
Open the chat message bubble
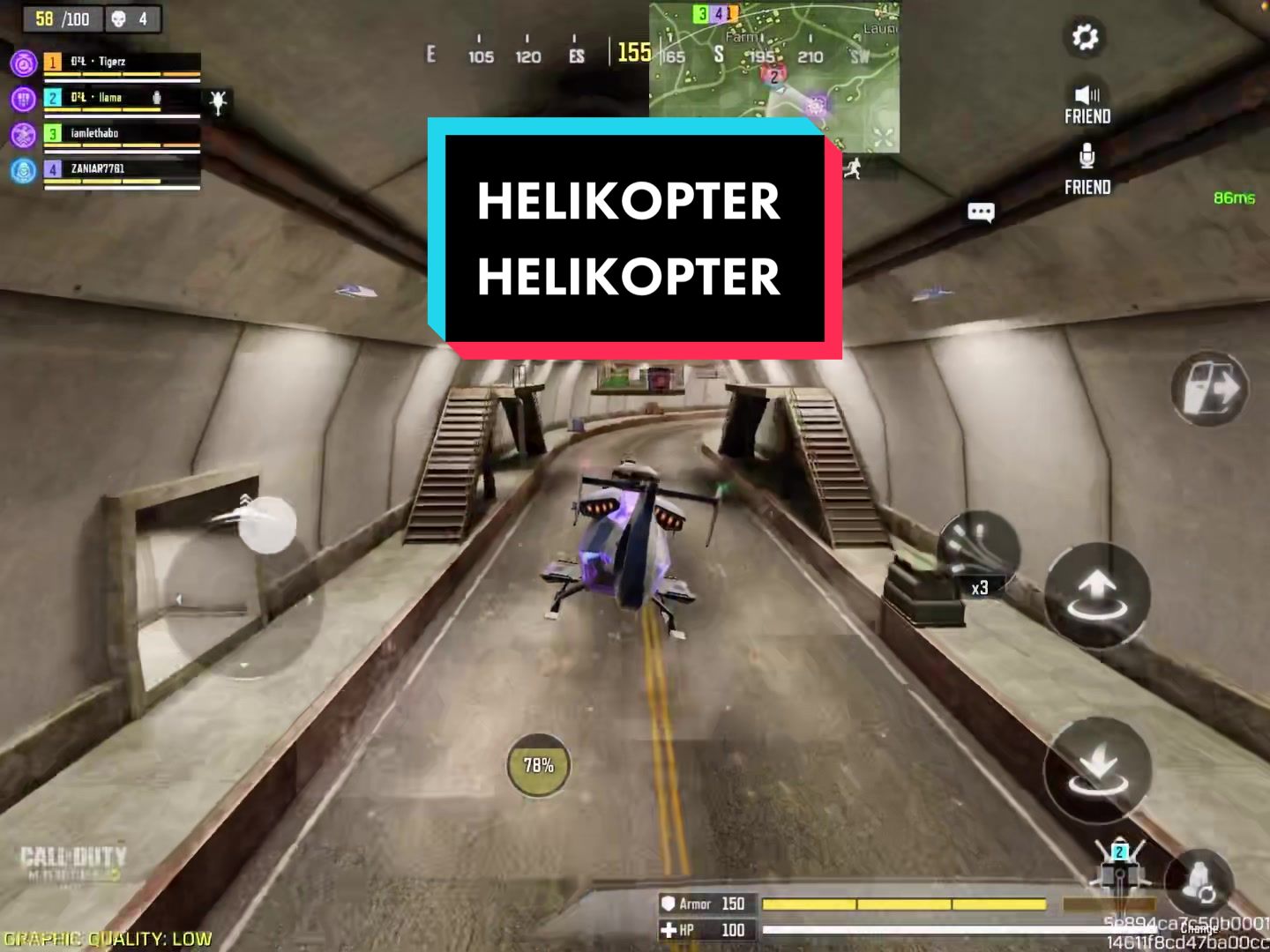981,212
